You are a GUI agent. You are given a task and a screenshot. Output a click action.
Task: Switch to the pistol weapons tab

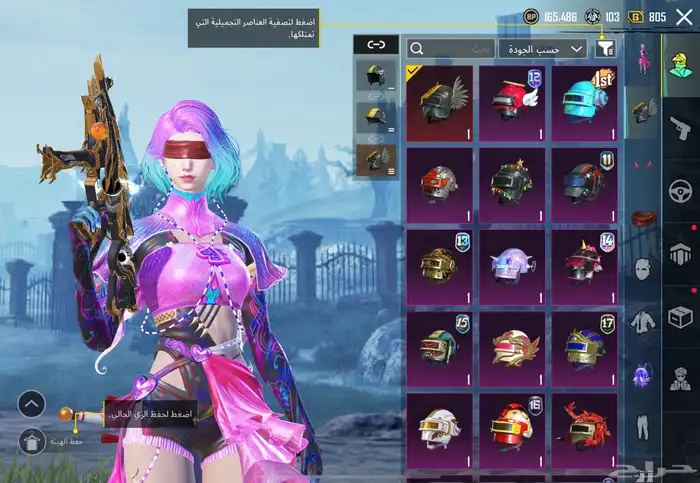[681, 128]
